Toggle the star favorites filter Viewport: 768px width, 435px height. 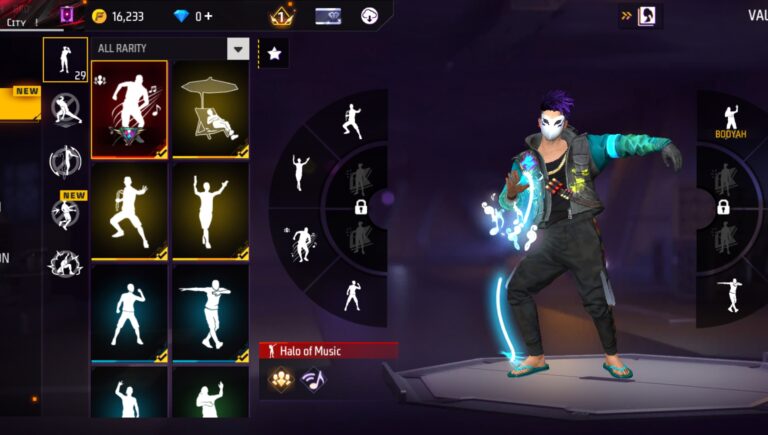tap(275, 54)
